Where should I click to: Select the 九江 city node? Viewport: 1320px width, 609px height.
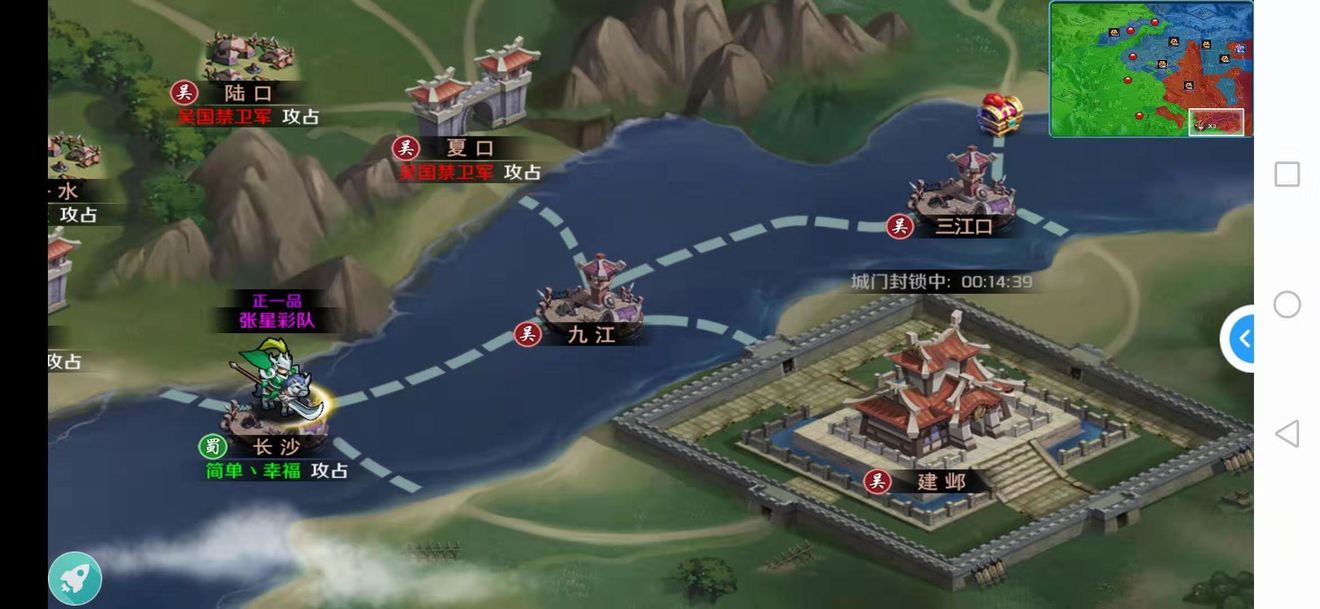click(590, 300)
